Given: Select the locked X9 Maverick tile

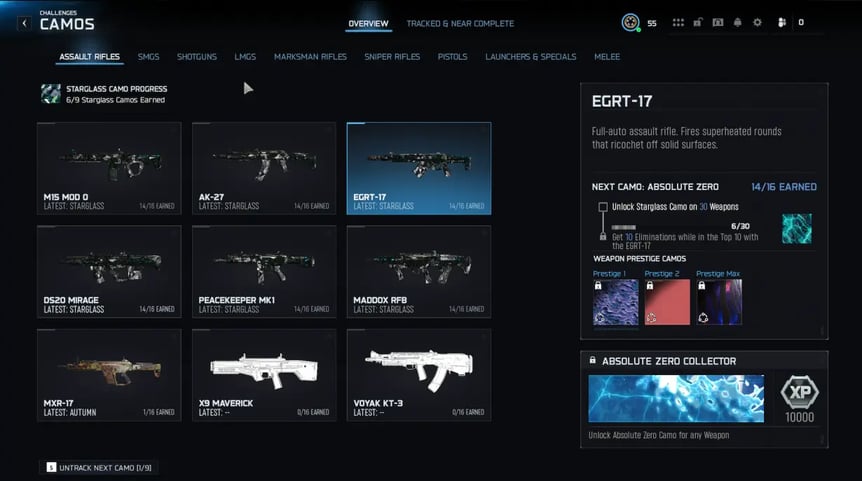Looking at the screenshot, I should click(x=264, y=374).
